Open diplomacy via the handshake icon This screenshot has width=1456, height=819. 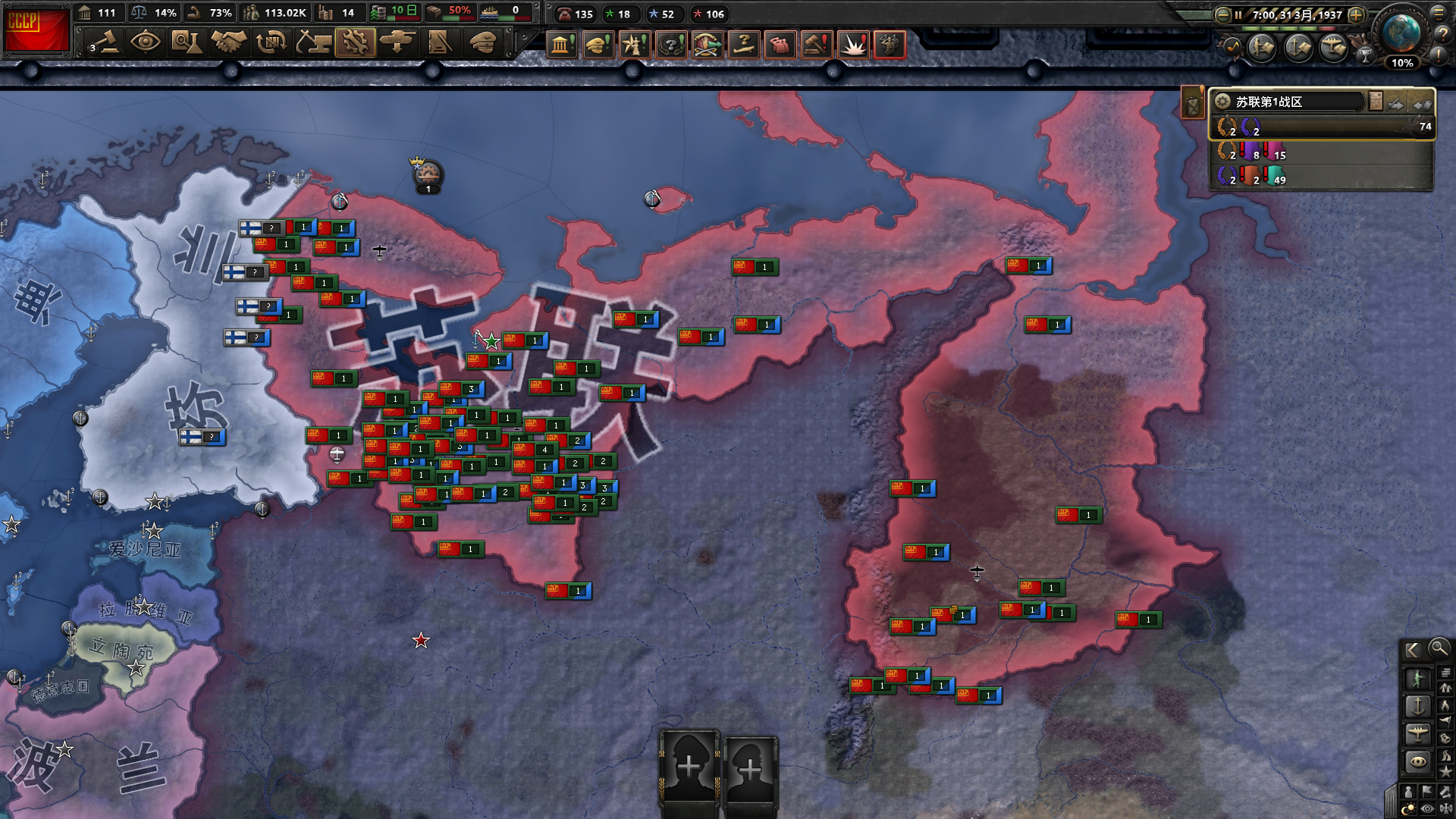point(227,42)
